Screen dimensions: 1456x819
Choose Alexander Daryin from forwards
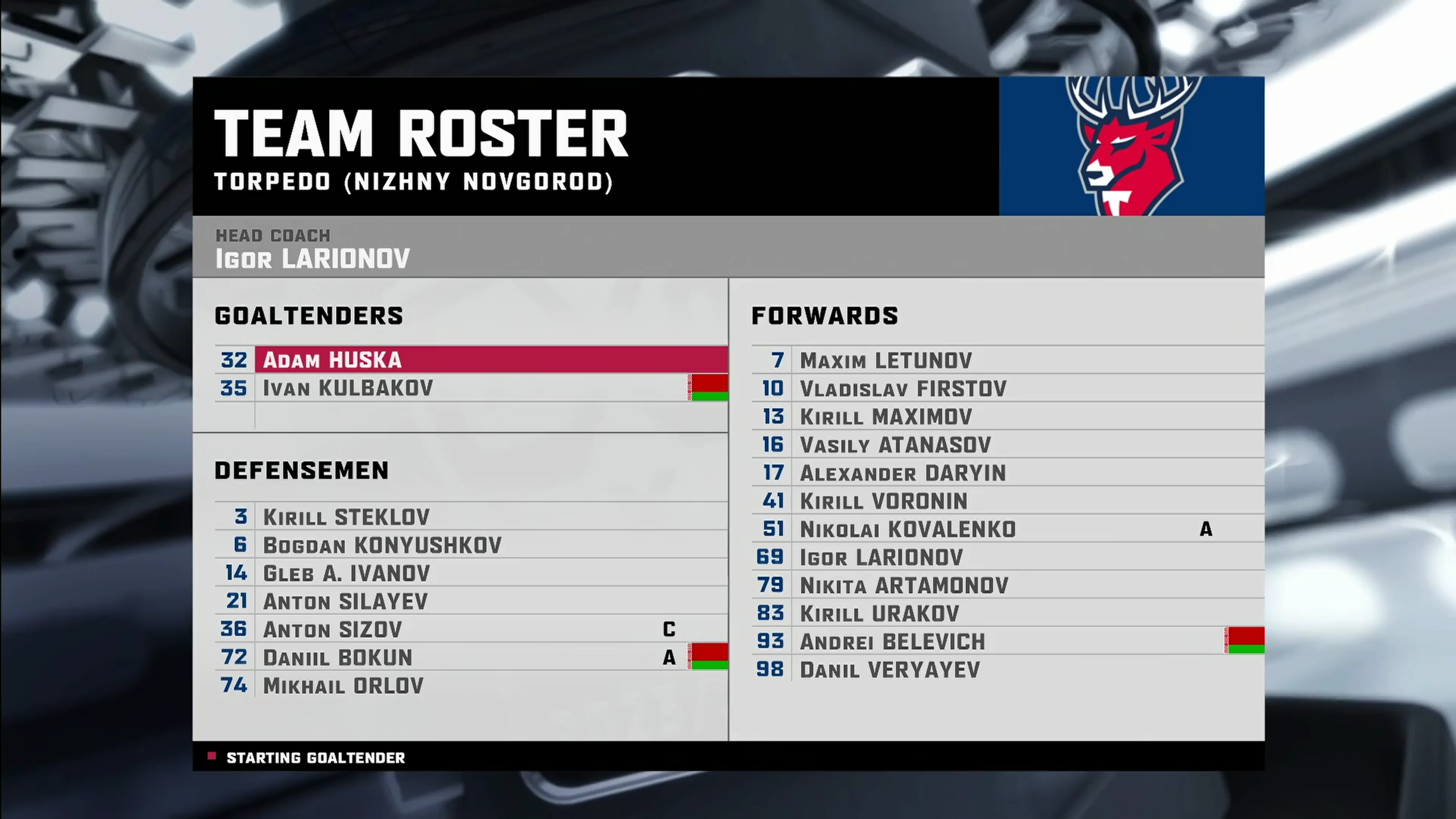coord(902,472)
